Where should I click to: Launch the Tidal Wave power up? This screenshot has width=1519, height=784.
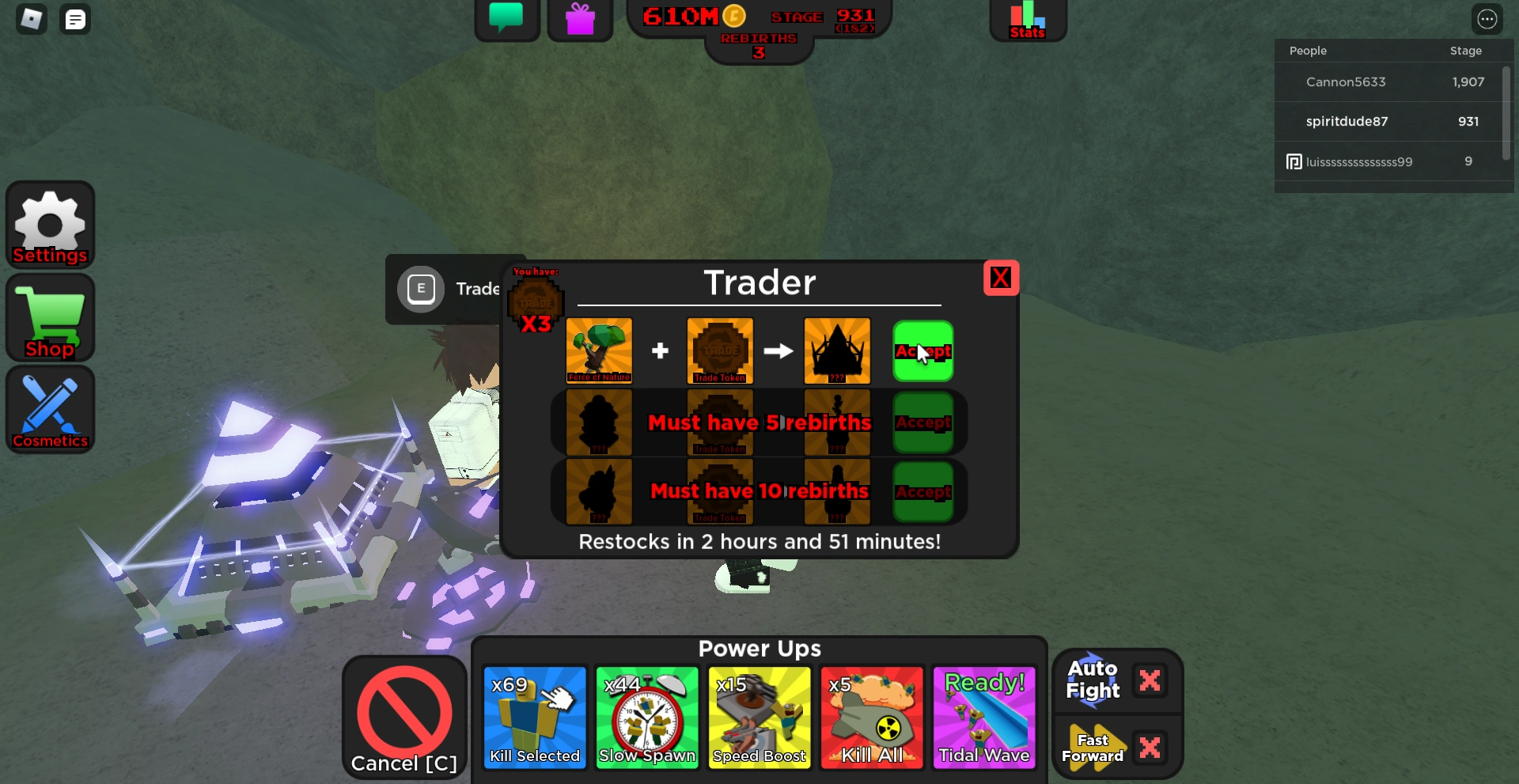(983, 716)
